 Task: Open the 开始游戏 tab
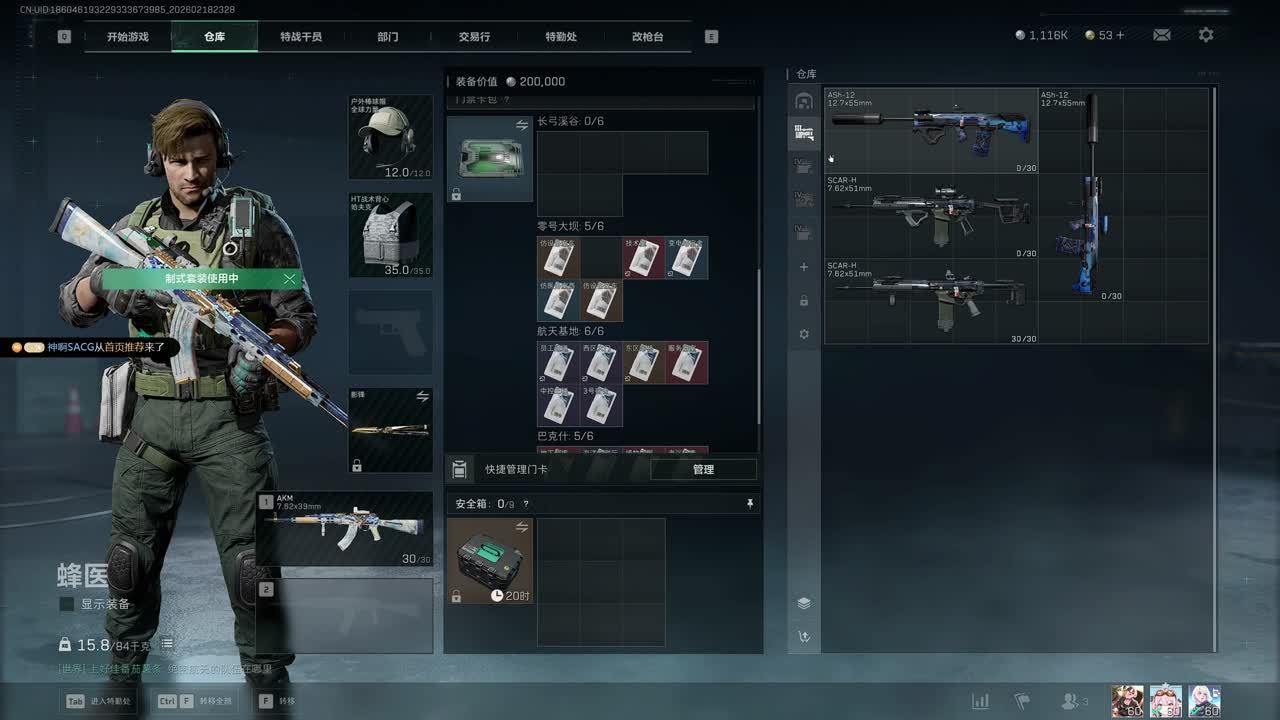pyautogui.click(x=128, y=37)
